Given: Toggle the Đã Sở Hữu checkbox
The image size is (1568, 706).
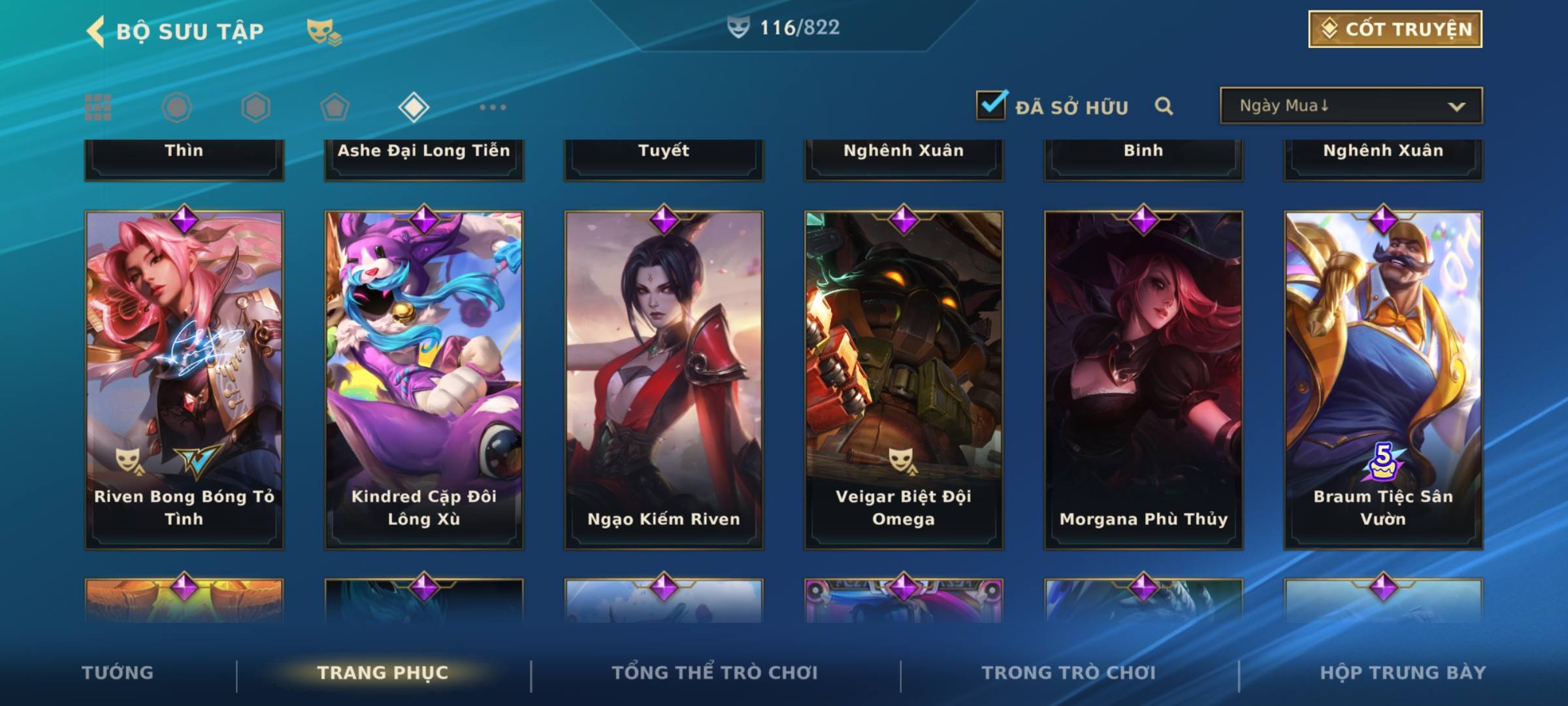Looking at the screenshot, I should click(x=991, y=105).
